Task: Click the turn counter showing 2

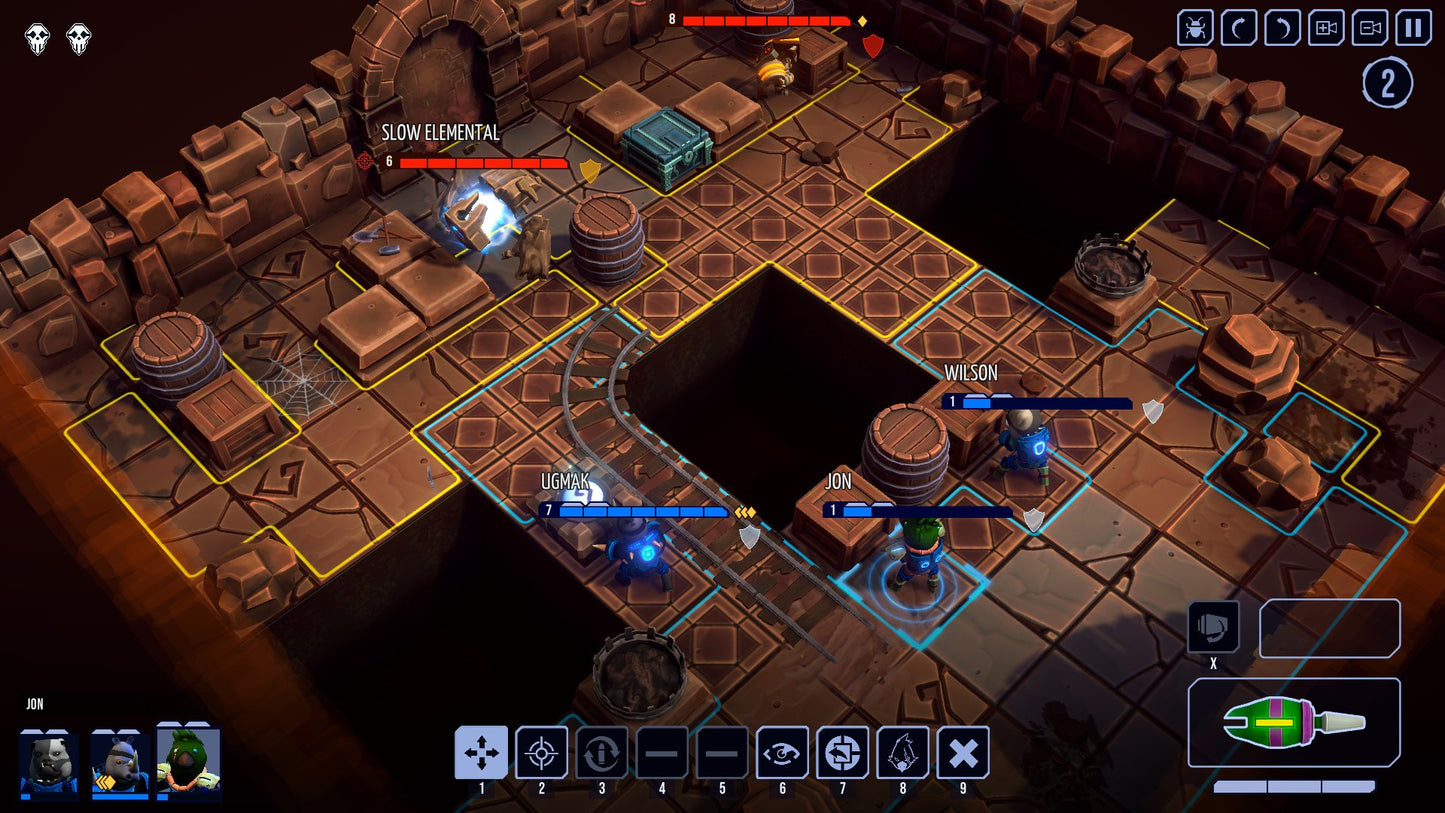Action: click(1387, 82)
